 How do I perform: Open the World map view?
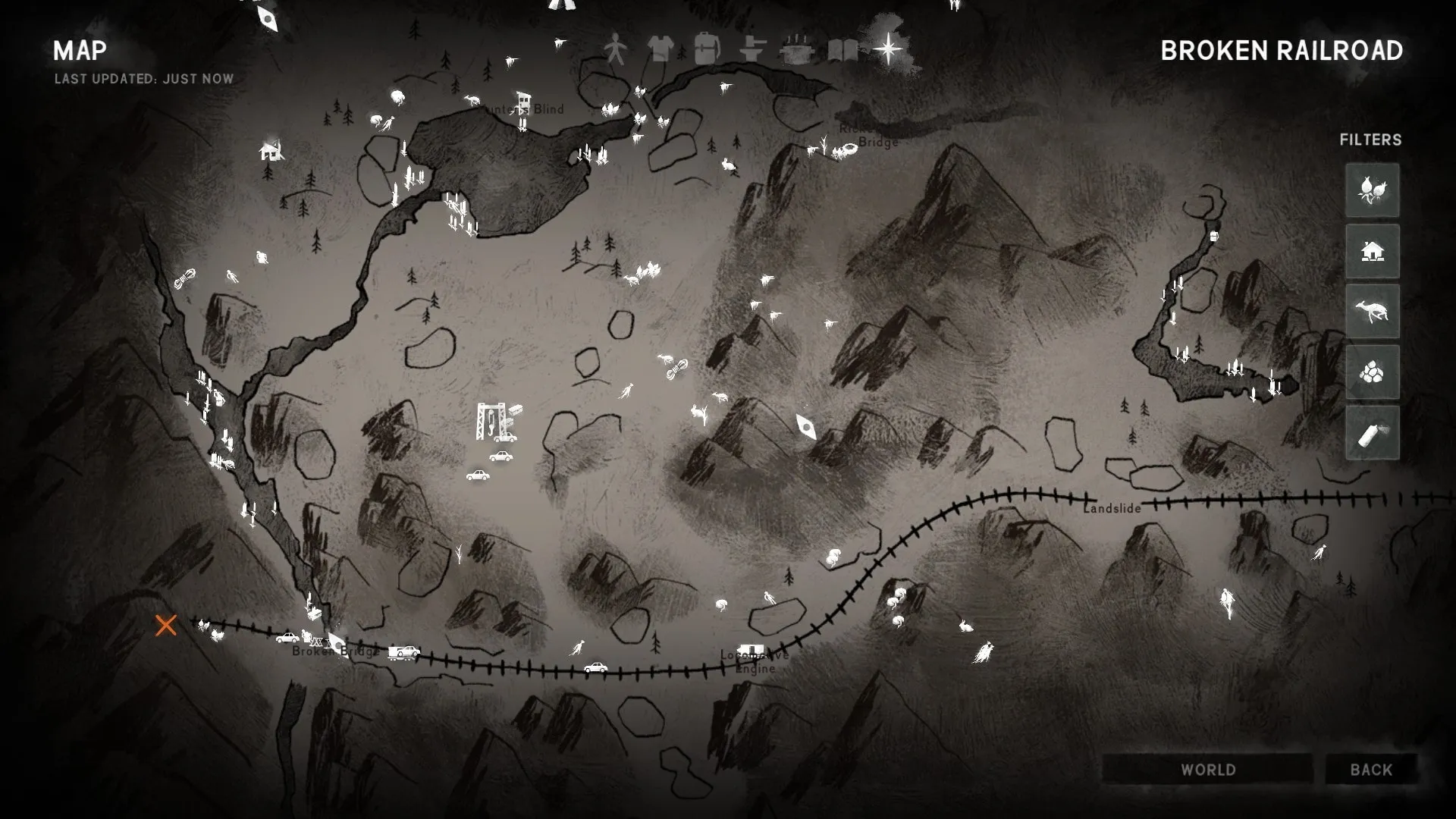pyautogui.click(x=1207, y=770)
